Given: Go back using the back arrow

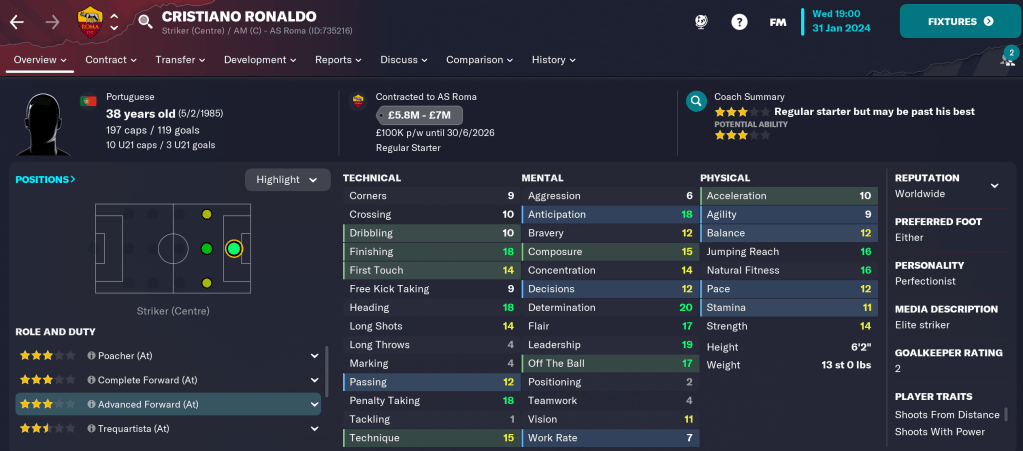Looking at the screenshot, I should [x=17, y=21].
